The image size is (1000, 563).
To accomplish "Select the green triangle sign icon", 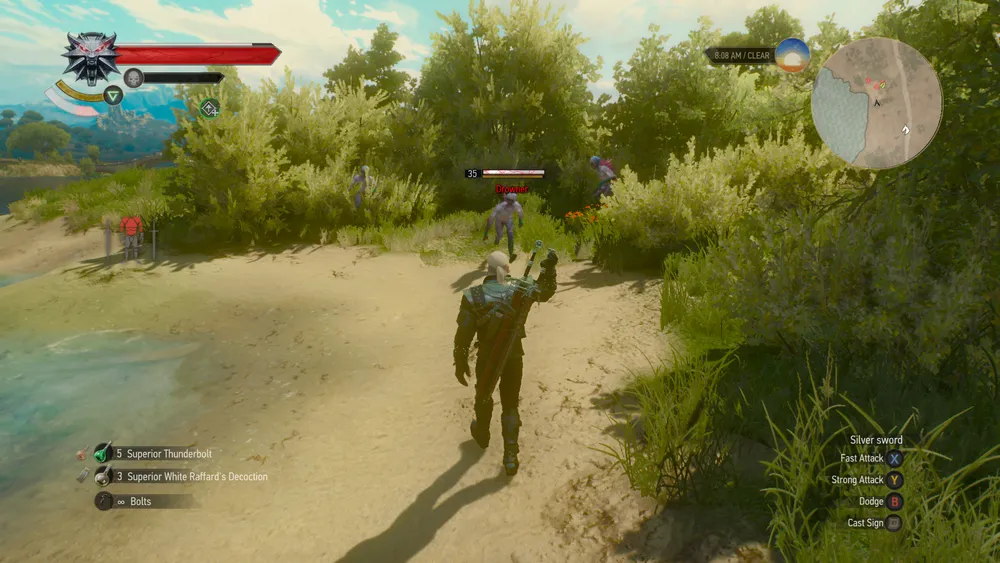I will (113, 95).
